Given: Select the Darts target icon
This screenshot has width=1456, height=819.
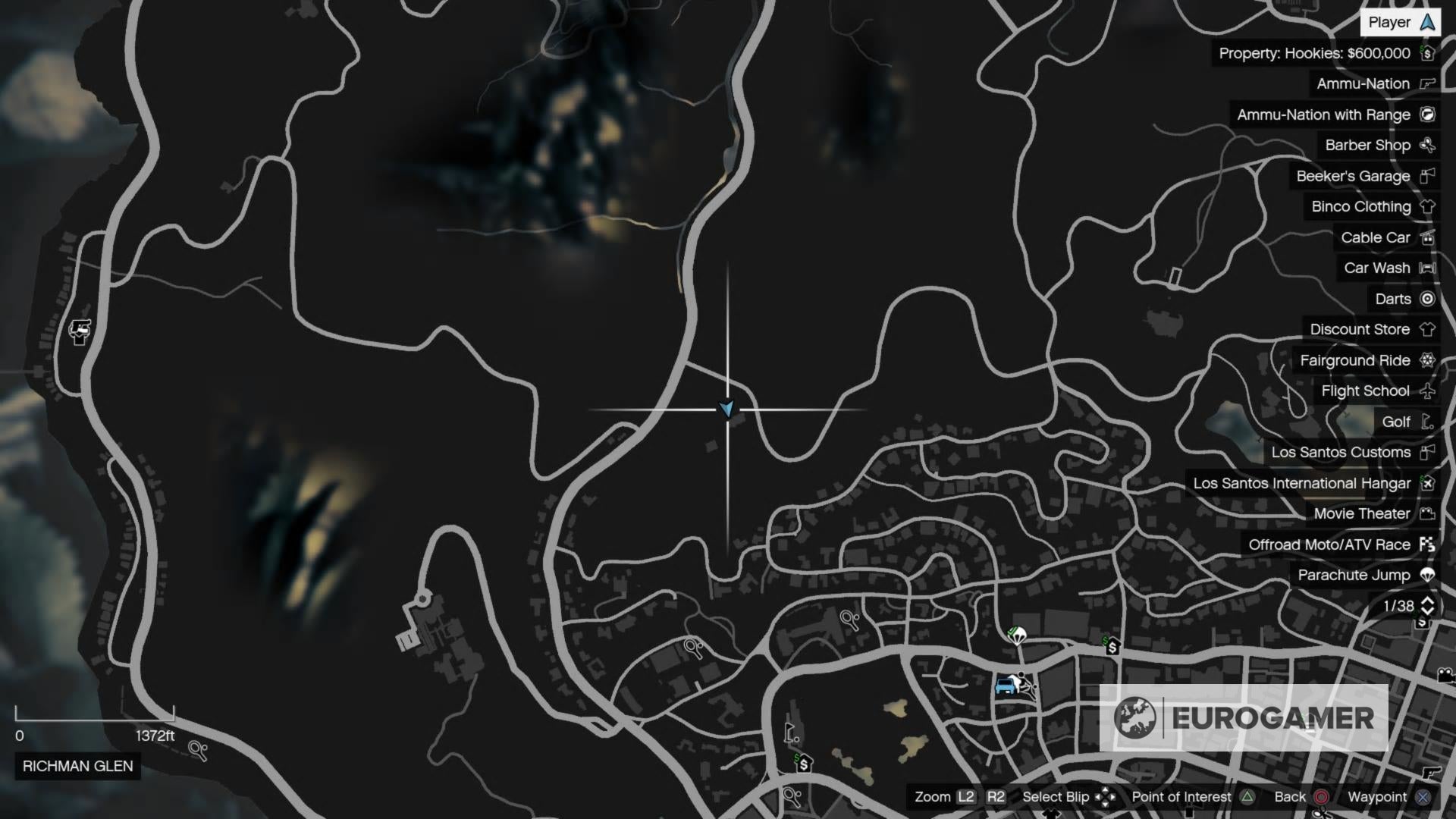Looking at the screenshot, I should pyautogui.click(x=1429, y=299).
